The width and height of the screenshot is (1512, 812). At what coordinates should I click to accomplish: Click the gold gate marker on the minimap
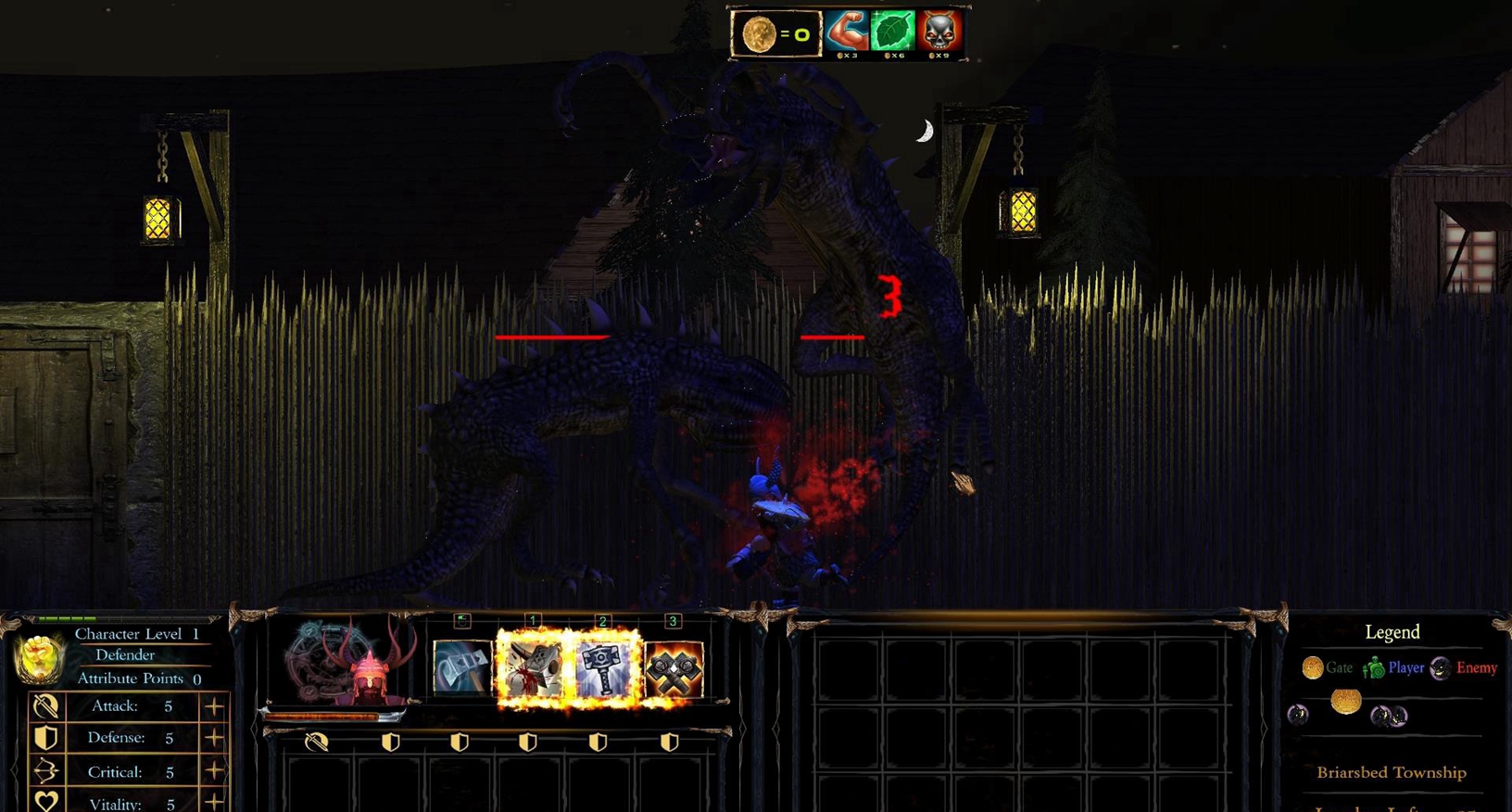[x=1345, y=703]
